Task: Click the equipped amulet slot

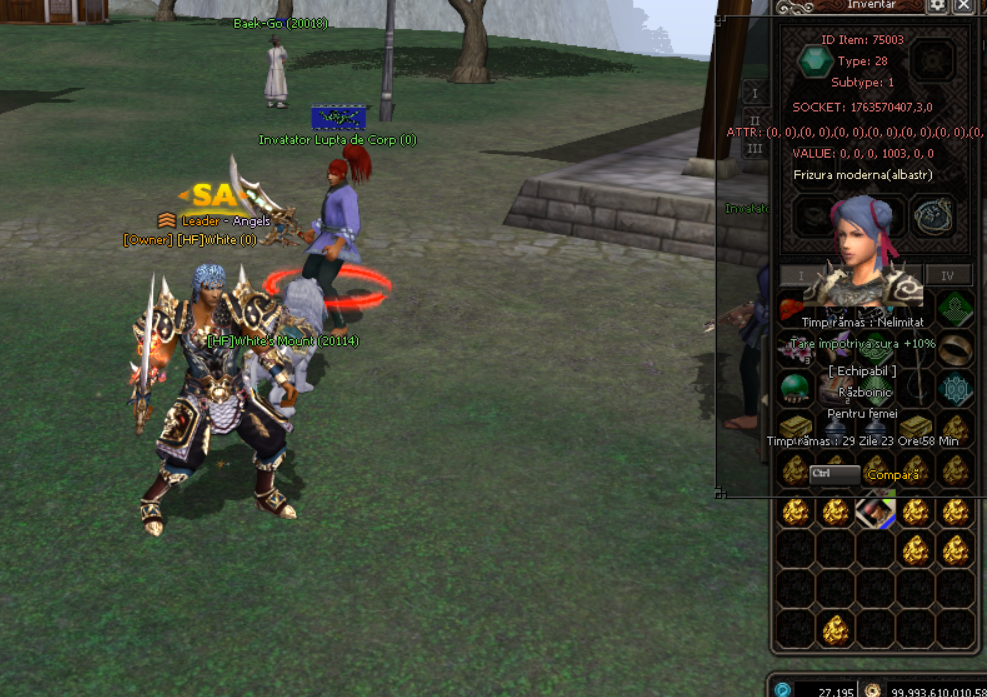Action: click(932, 215)
